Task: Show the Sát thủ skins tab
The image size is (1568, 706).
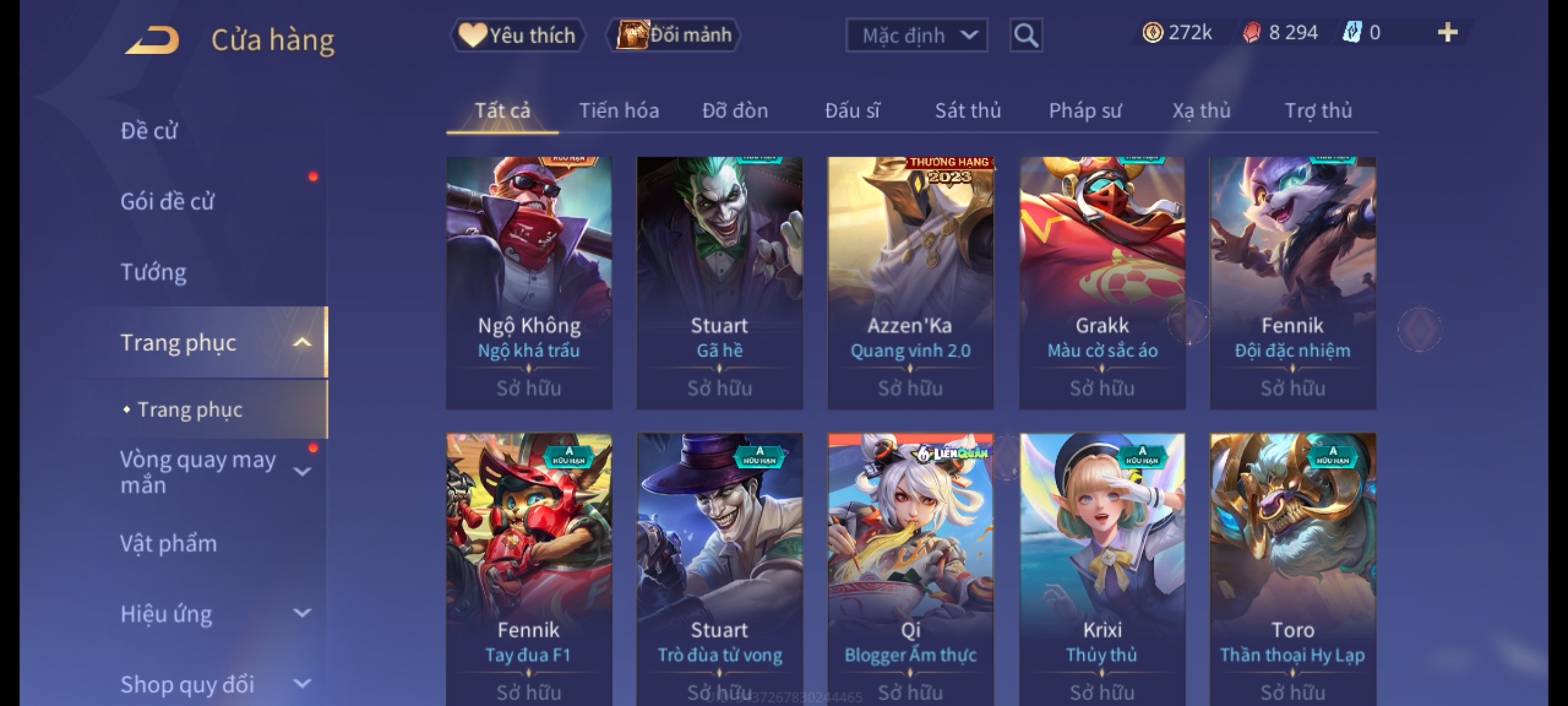Action: [x=968, y=110]
